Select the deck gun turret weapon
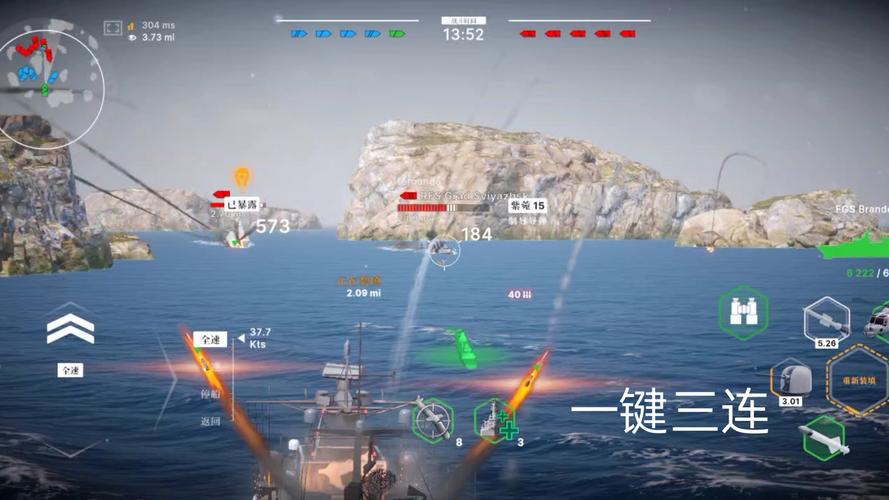Viewport: 889px width, 500px height. coord(790,379)
